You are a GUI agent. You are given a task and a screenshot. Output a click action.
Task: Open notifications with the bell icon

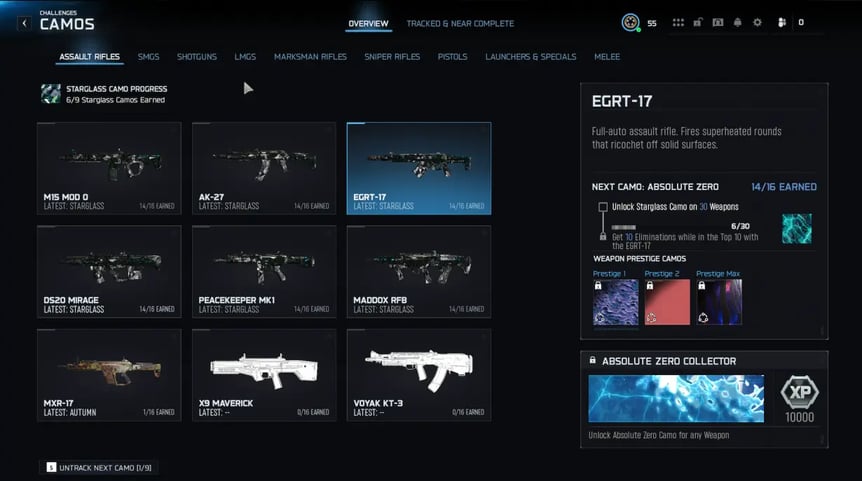738,23
